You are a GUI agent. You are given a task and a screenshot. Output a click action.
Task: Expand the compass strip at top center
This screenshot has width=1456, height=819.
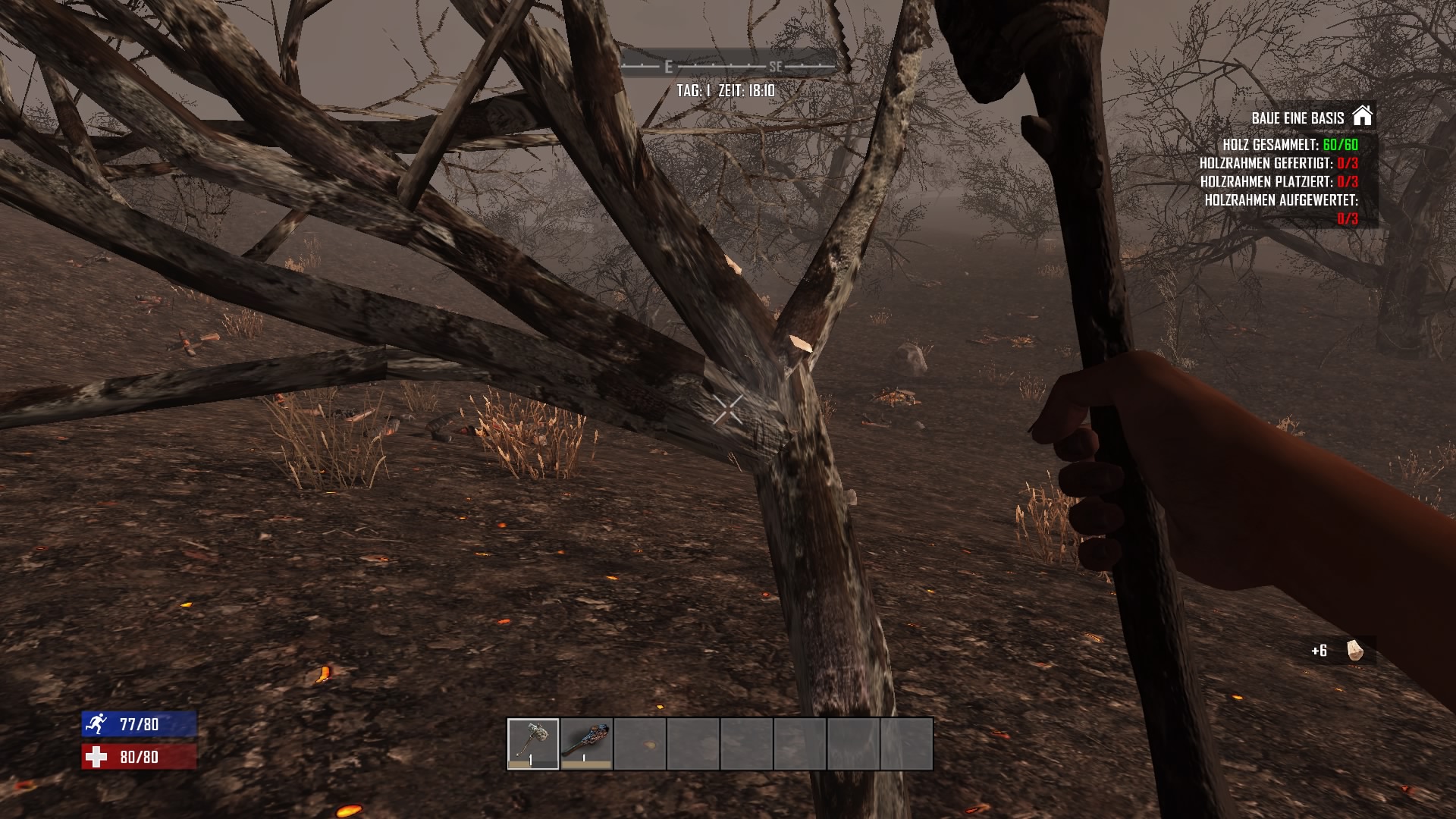click(724, 64)
